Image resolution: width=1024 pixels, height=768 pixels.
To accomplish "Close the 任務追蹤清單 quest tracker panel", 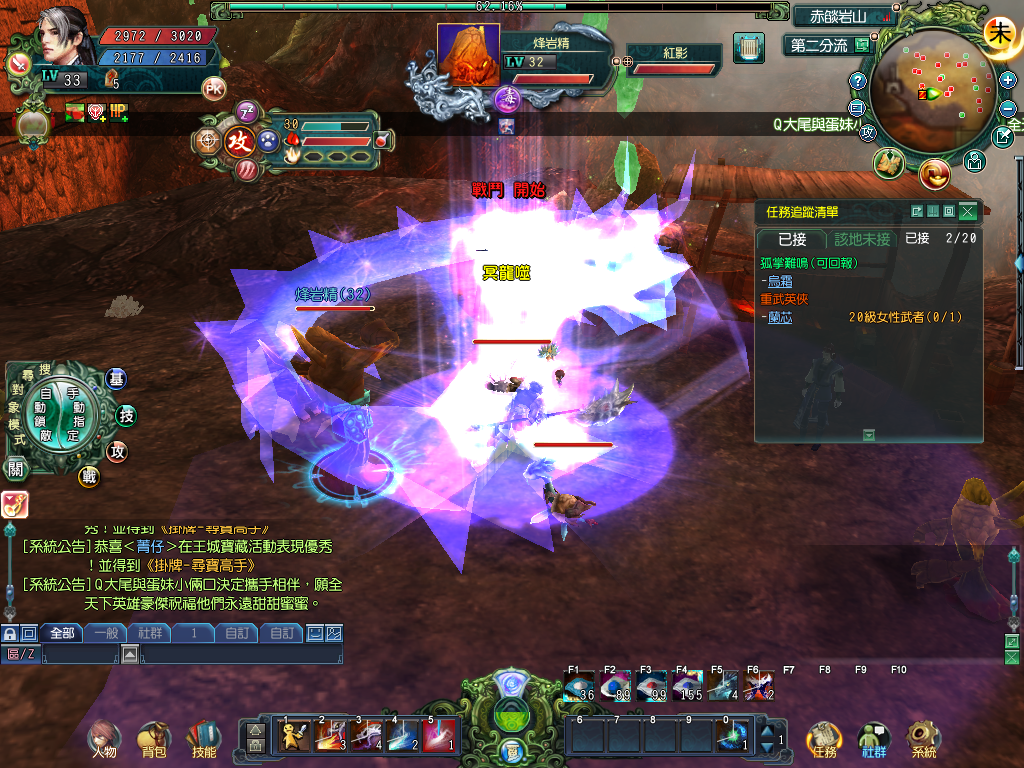I will coord(967,212).
